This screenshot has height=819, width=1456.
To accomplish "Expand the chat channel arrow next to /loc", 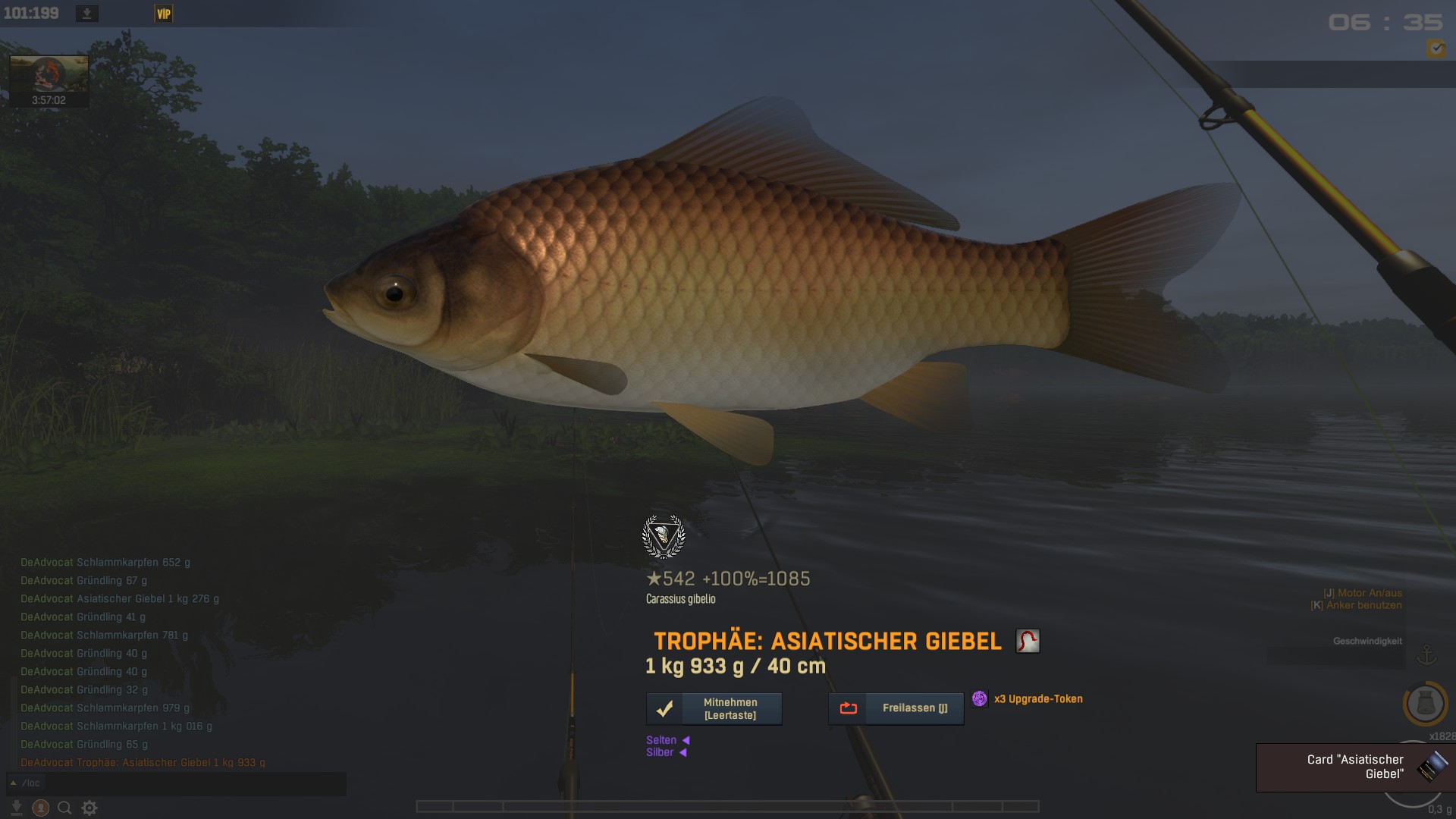I will pyautogui.click(x=13, y=783).
